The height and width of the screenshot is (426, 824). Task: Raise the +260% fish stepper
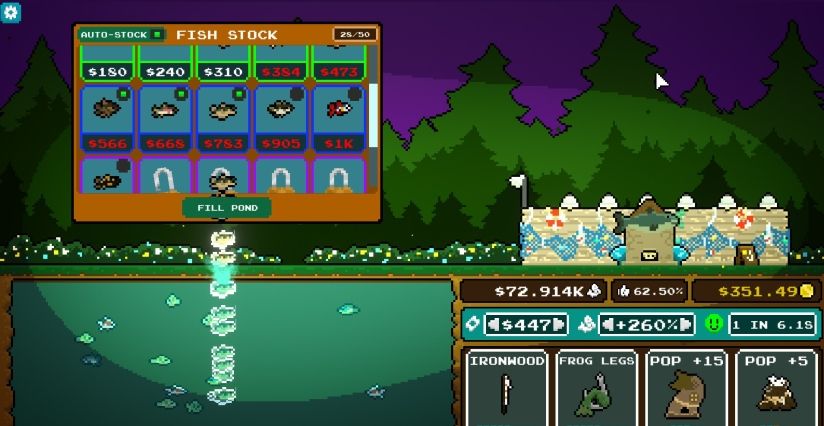[687, 325]
